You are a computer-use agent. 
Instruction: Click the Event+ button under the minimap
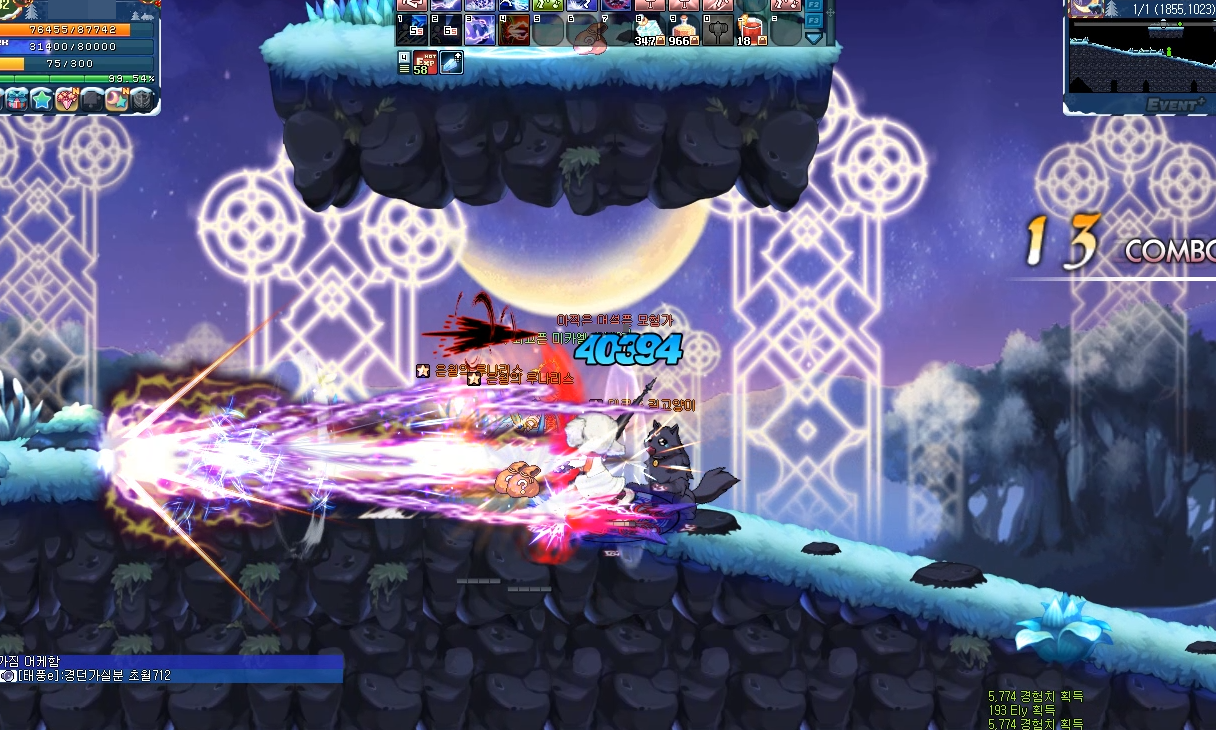[1176, 104]
